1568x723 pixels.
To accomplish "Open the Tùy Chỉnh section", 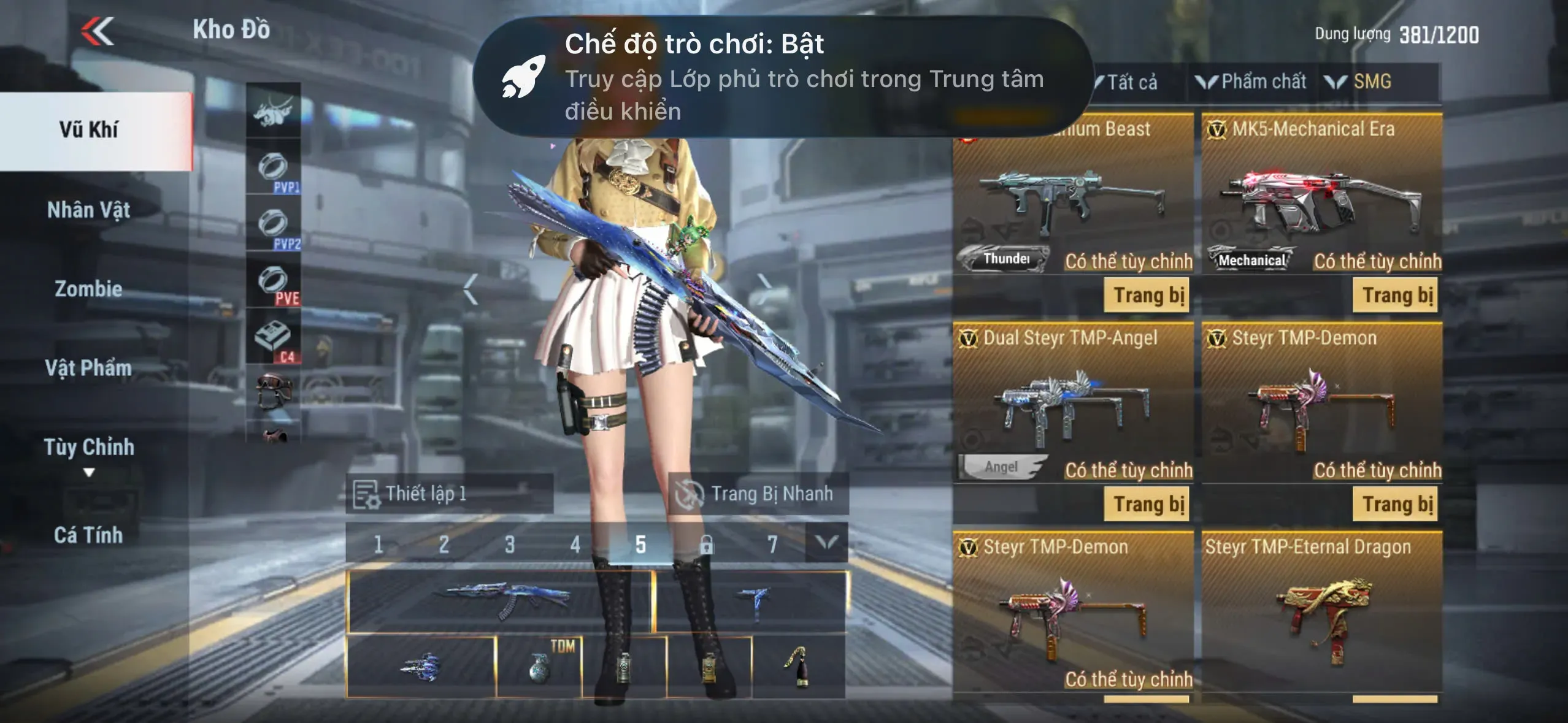I will coord(89,448).
